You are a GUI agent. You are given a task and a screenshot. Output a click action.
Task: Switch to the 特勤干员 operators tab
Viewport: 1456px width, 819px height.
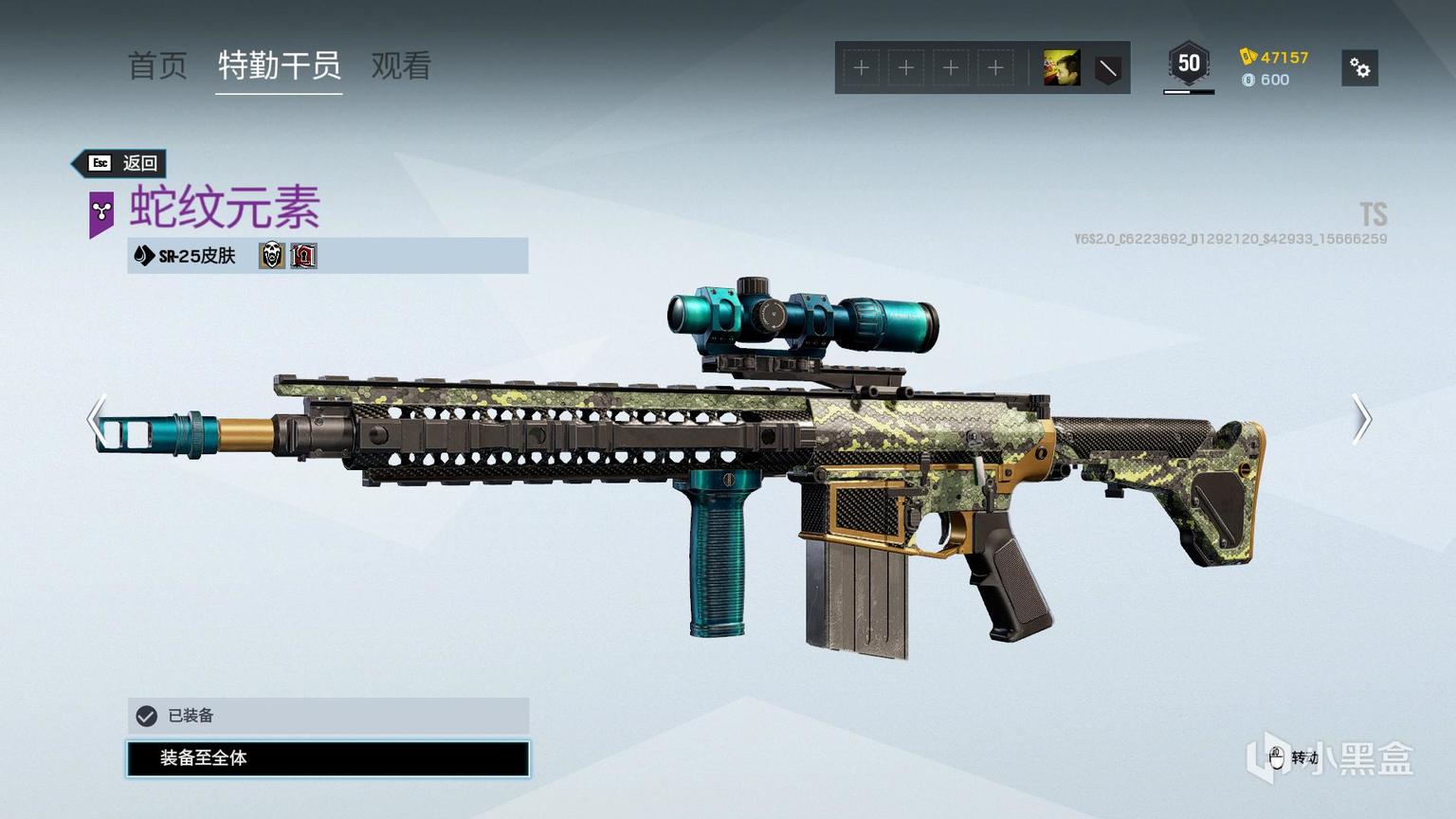tap(279, 65)
